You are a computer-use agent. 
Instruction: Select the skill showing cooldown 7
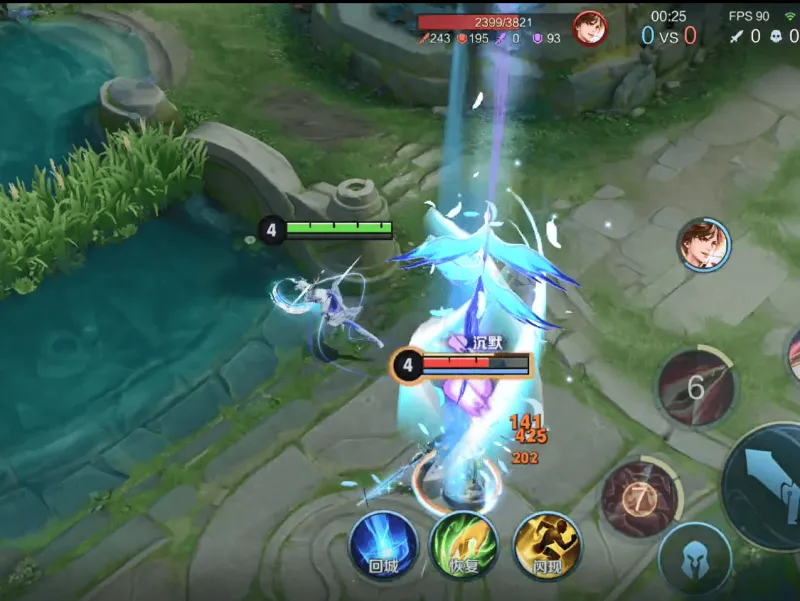tap(639, 497)
